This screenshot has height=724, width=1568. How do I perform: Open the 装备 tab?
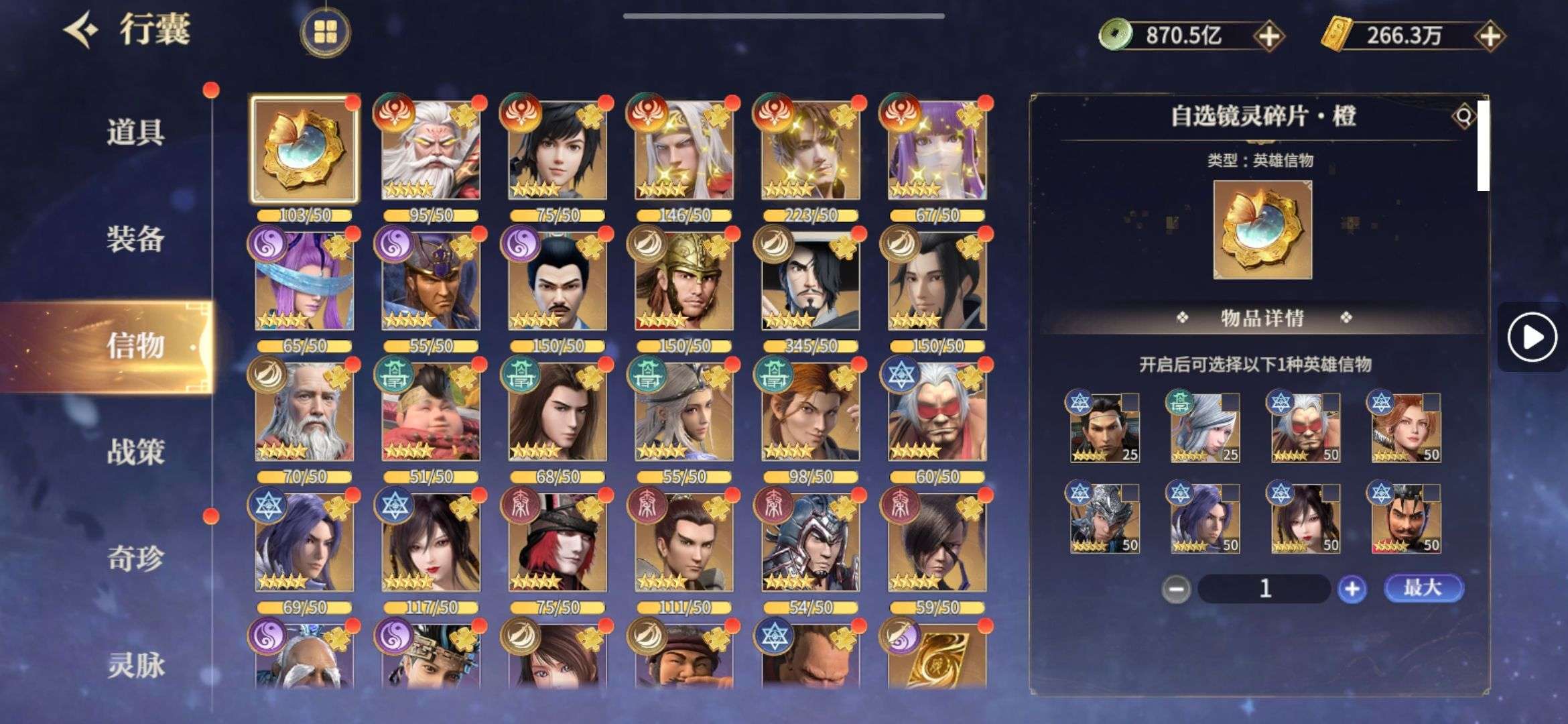[135, 239]
